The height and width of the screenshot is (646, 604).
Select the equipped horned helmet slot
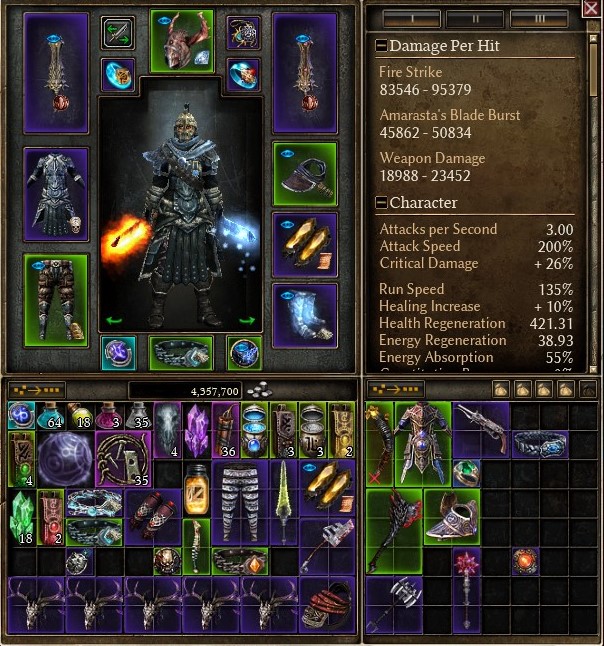pyautogui.click(x=181, y=41)
